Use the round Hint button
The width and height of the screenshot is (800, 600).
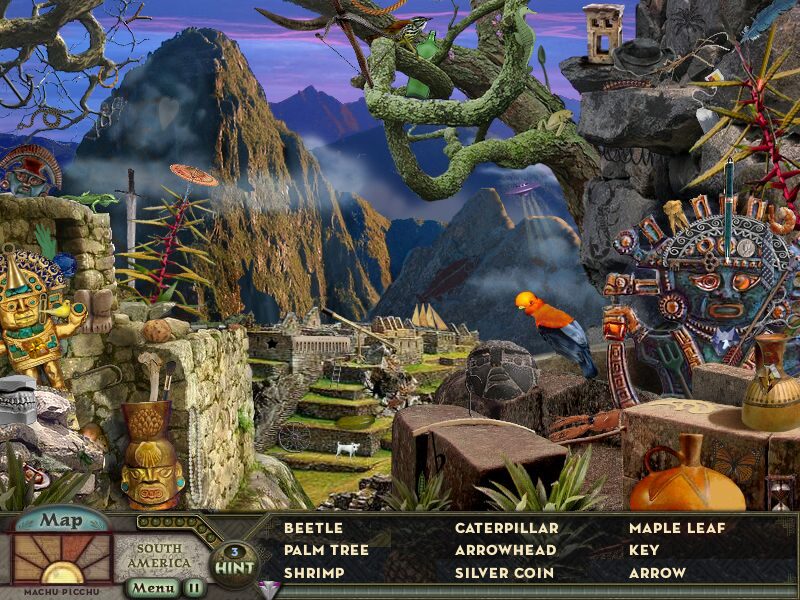coord(233,562)
